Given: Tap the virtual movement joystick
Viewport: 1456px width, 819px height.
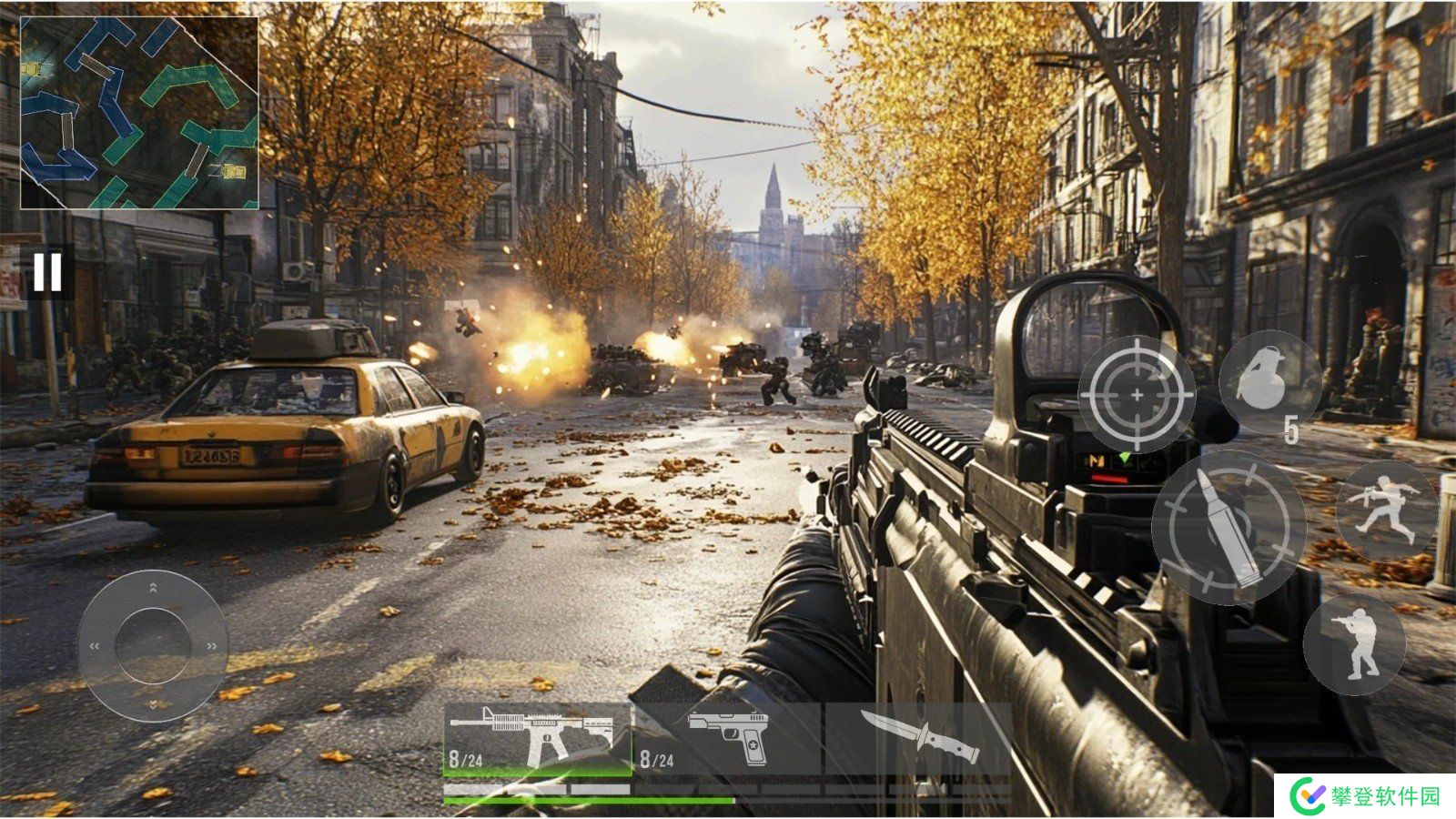Looking at the screenshot, I should tap(153, 645).
